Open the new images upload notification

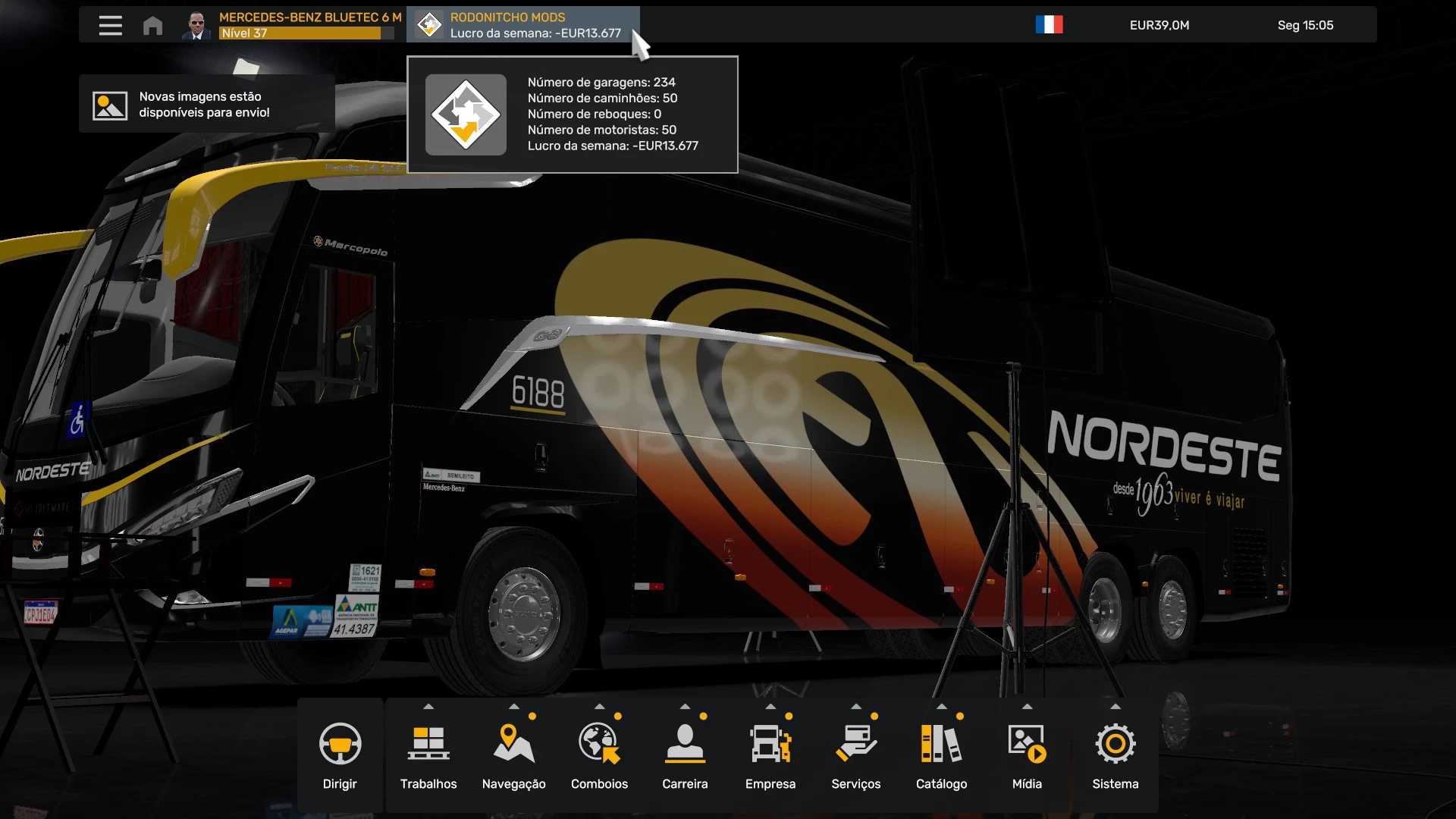[206, 105]
